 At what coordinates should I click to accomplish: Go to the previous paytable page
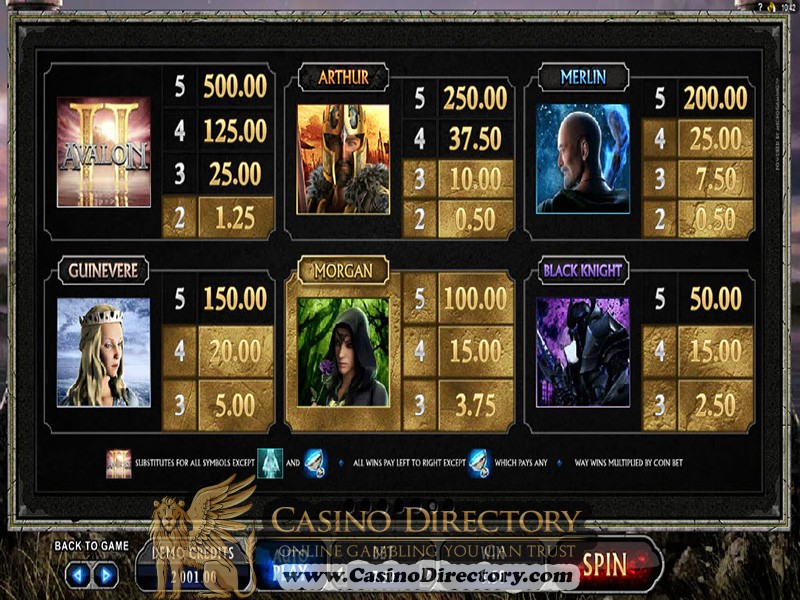coord(78,575)
